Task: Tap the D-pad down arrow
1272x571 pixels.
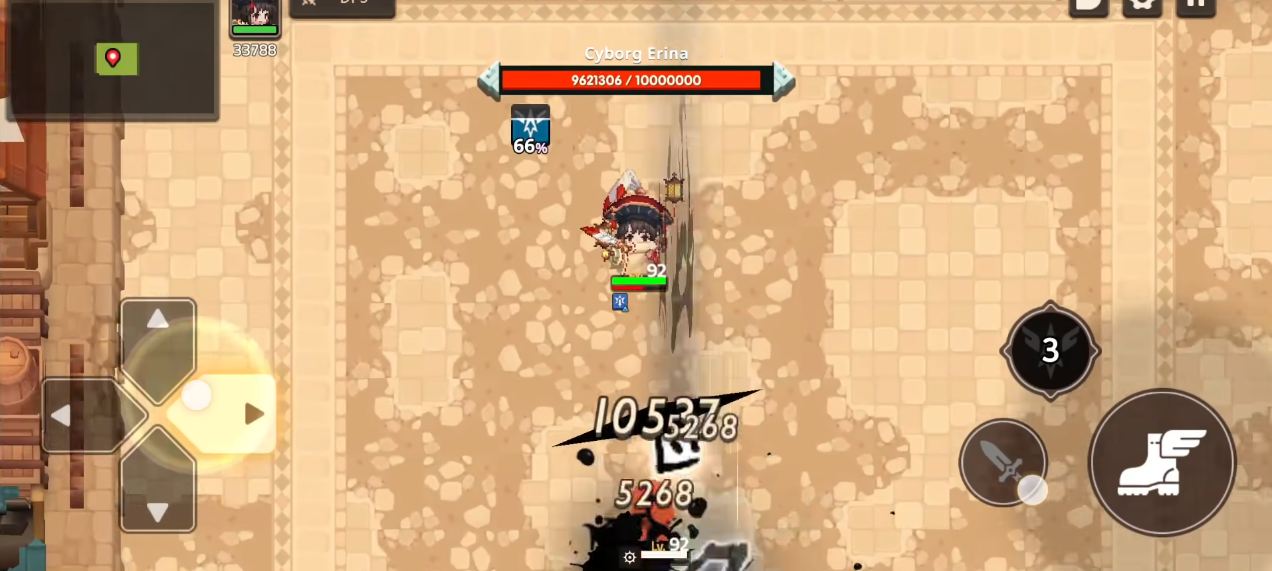Action: (158, 510)
